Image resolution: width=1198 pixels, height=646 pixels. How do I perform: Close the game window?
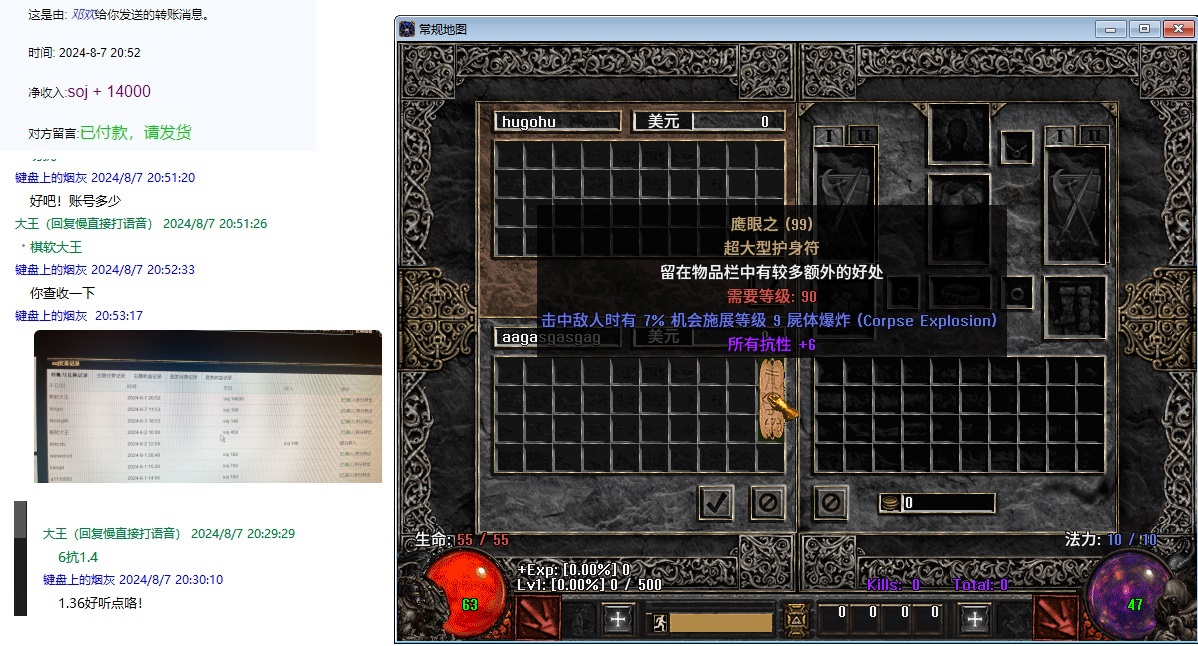pyautogui.click(x=1178, y=29)
